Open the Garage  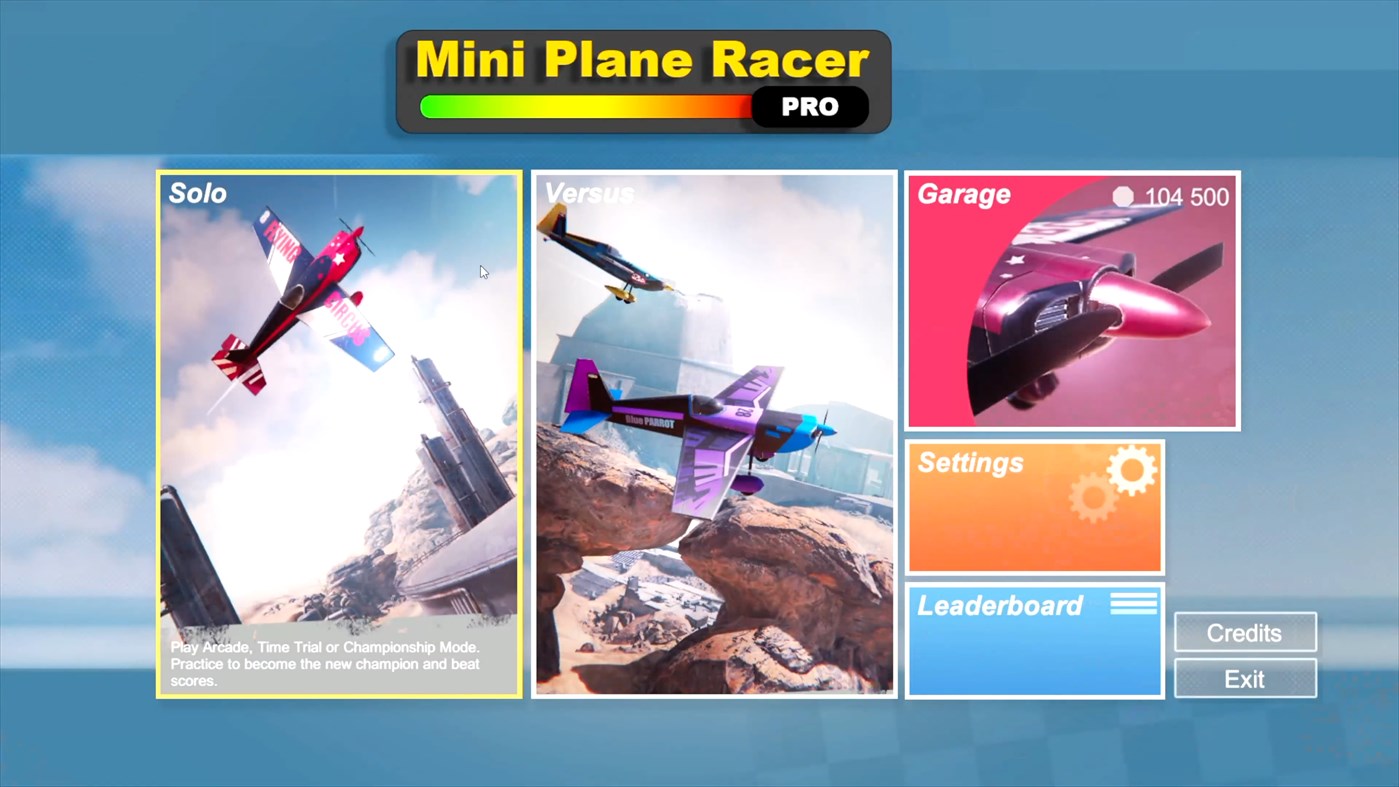(1071, 300)
